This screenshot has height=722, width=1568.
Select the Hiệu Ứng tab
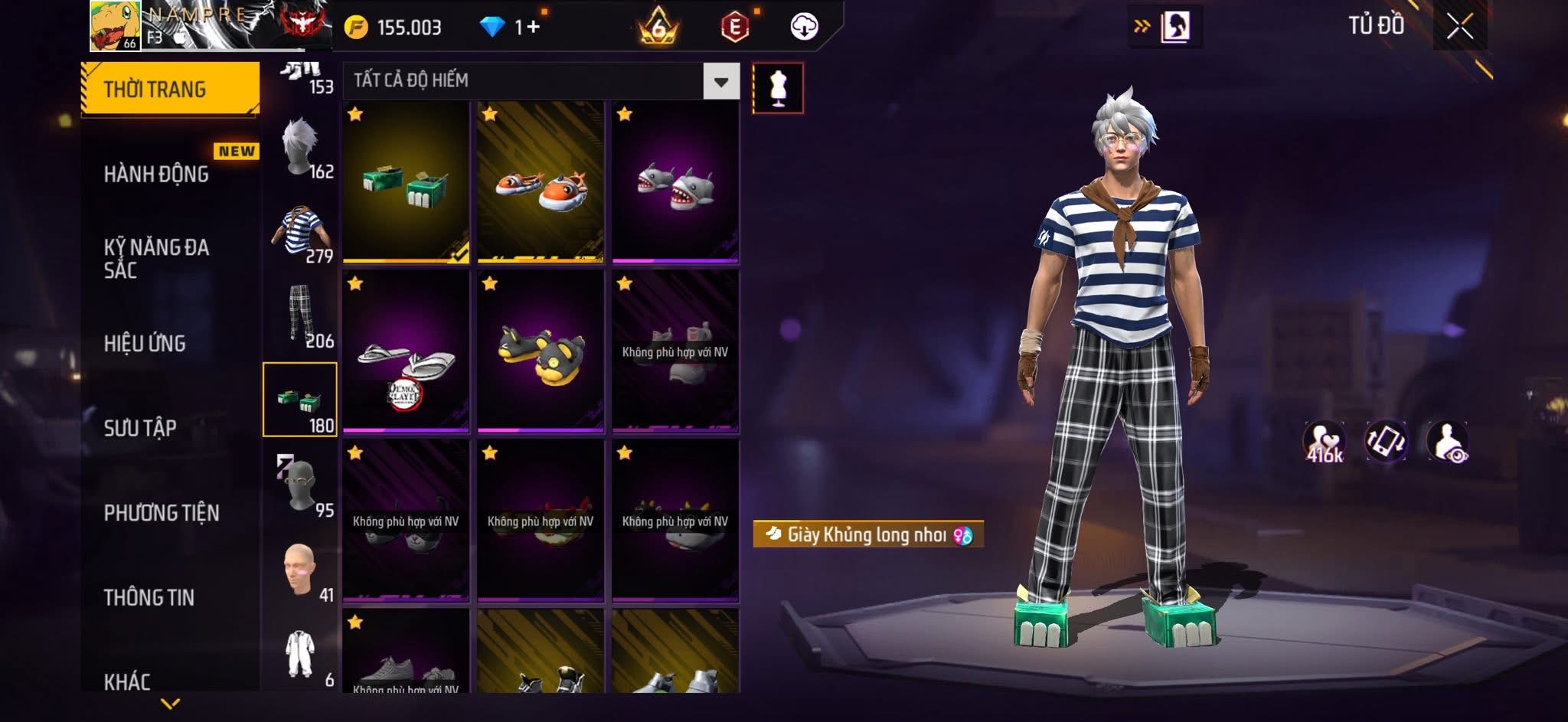tap(145, 343)
